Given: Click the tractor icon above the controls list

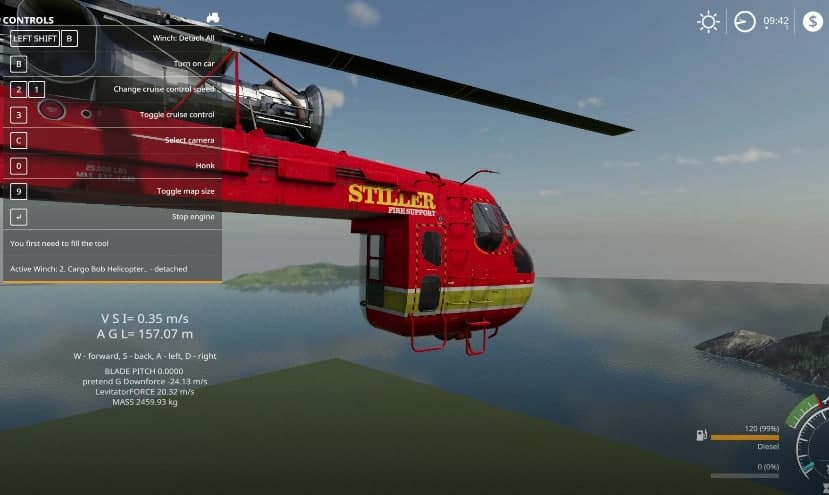Looking at the screenshot, I should (x=212, y=17).
